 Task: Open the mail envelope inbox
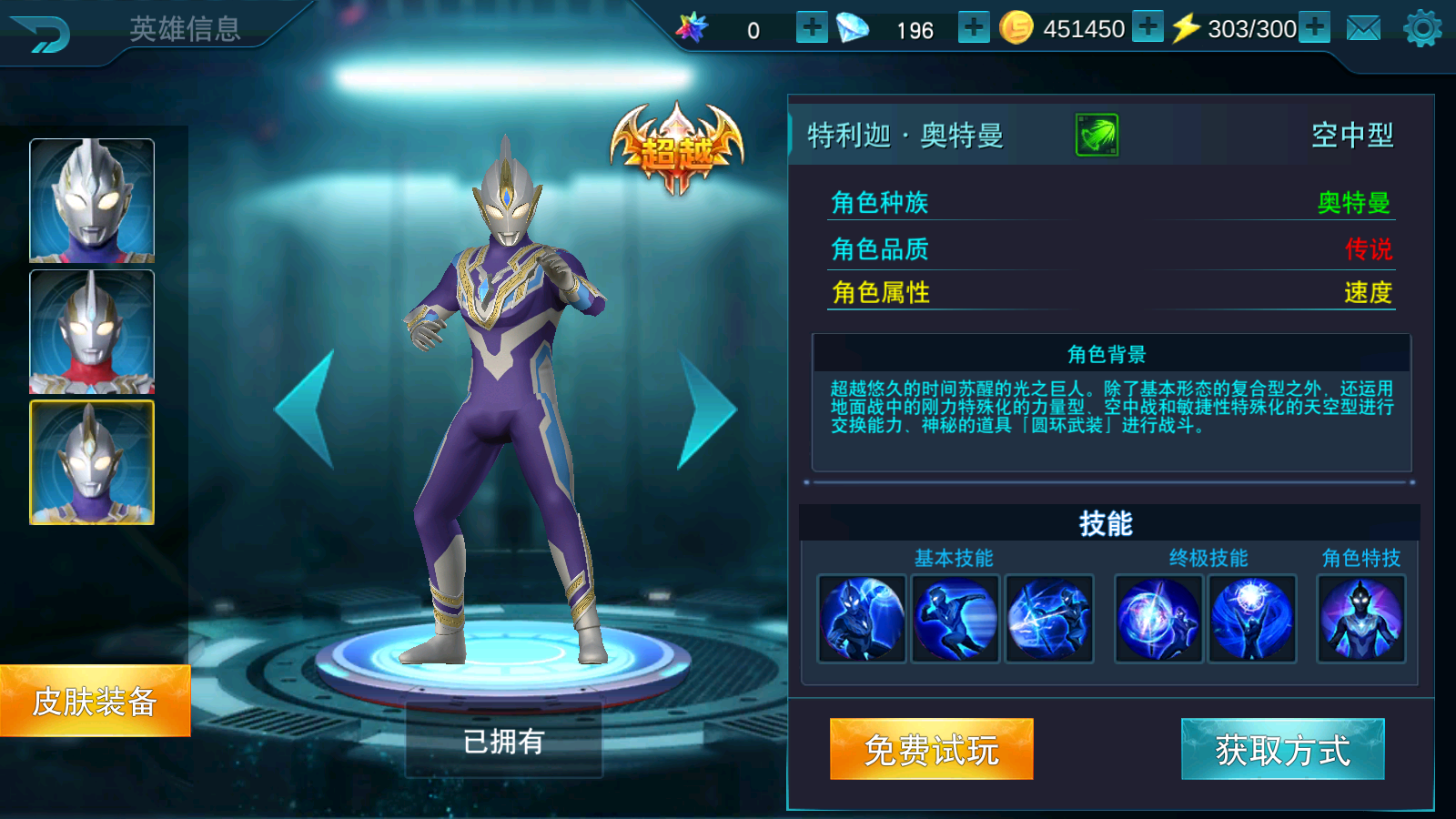coord(1363,29)
